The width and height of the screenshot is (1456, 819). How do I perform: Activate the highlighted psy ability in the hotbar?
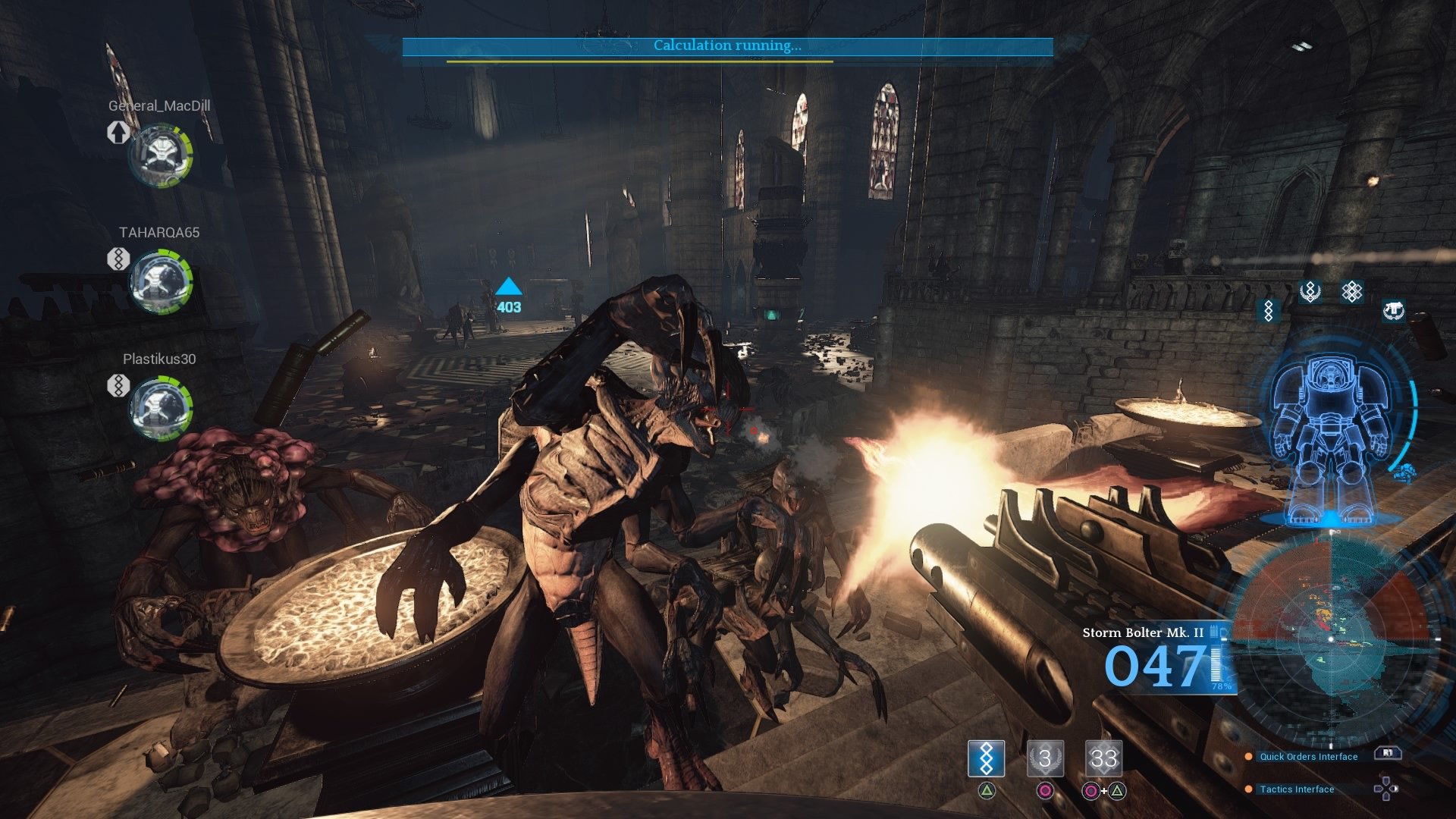pyautogui.click(x=986, y=758)
